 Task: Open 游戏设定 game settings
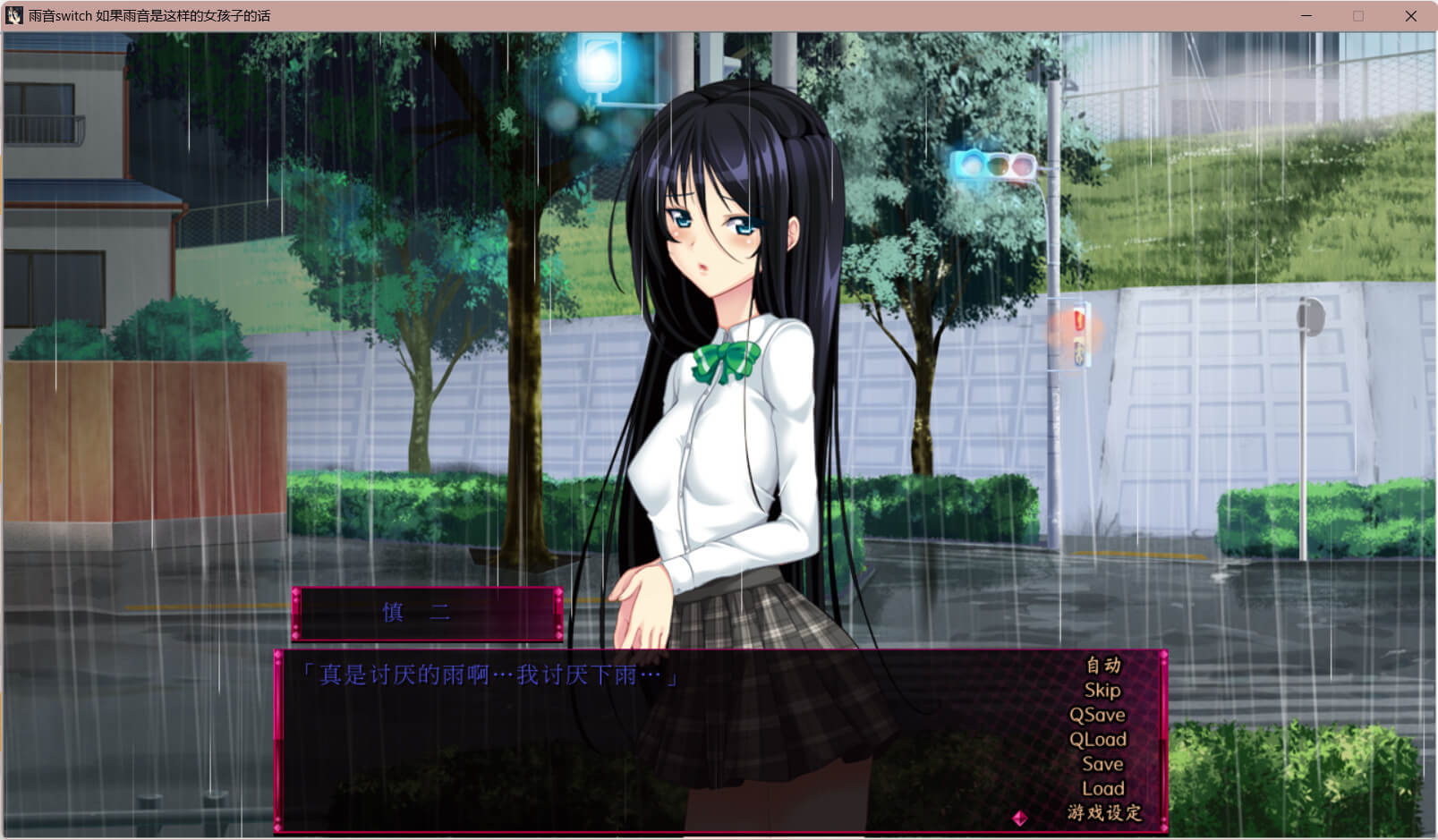click(1104, 813)
